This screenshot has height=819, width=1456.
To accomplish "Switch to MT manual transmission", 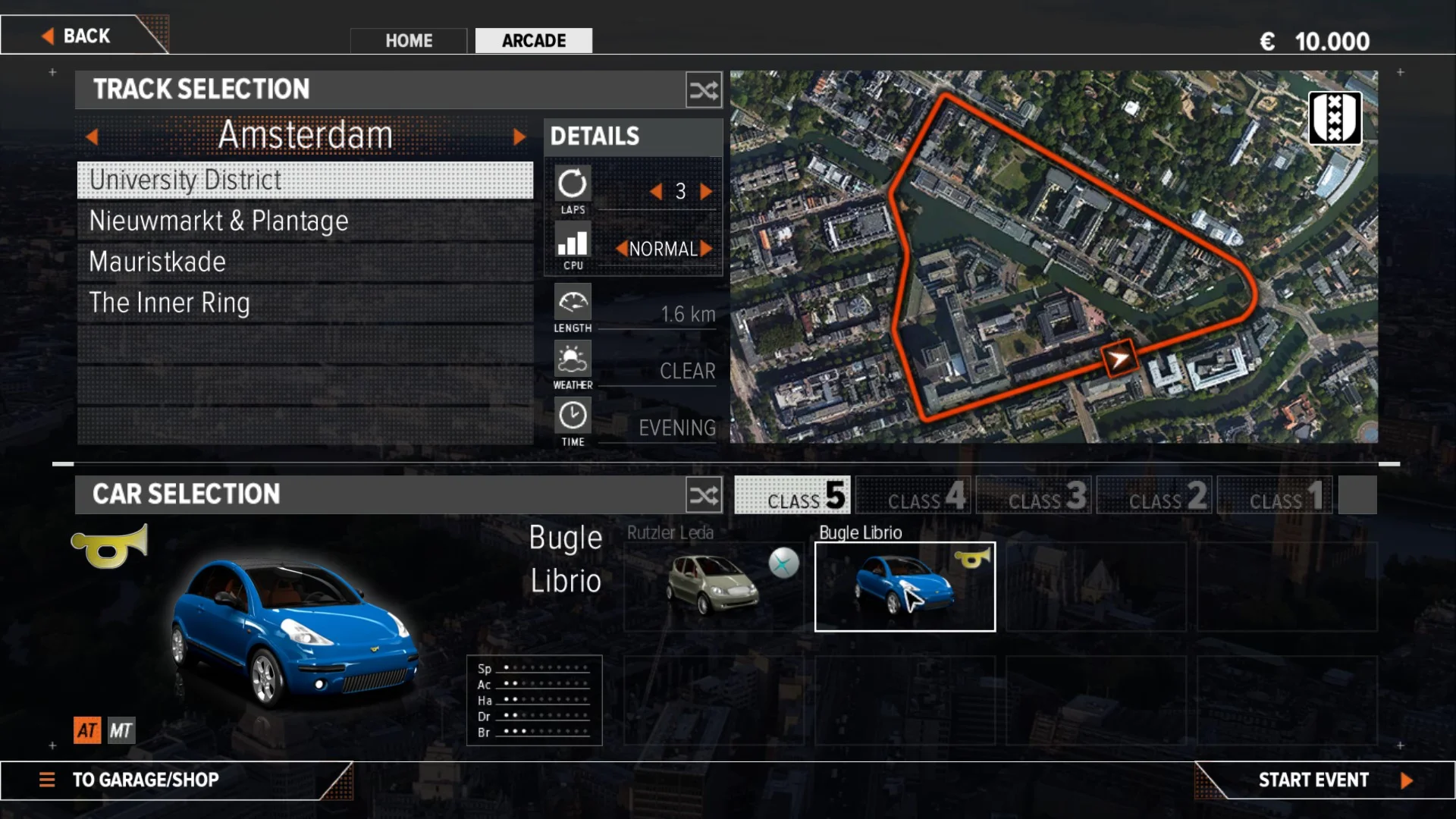I will coord(121,730).
